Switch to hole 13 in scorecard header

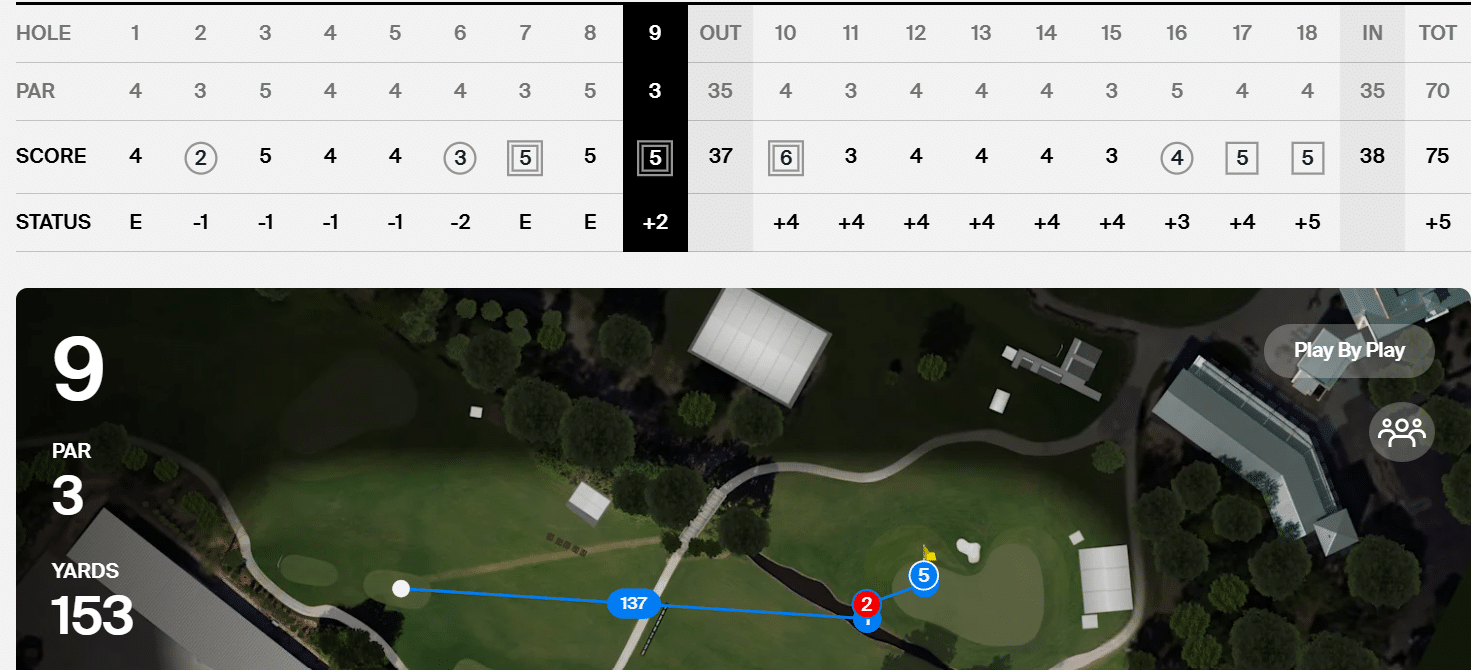981,33
